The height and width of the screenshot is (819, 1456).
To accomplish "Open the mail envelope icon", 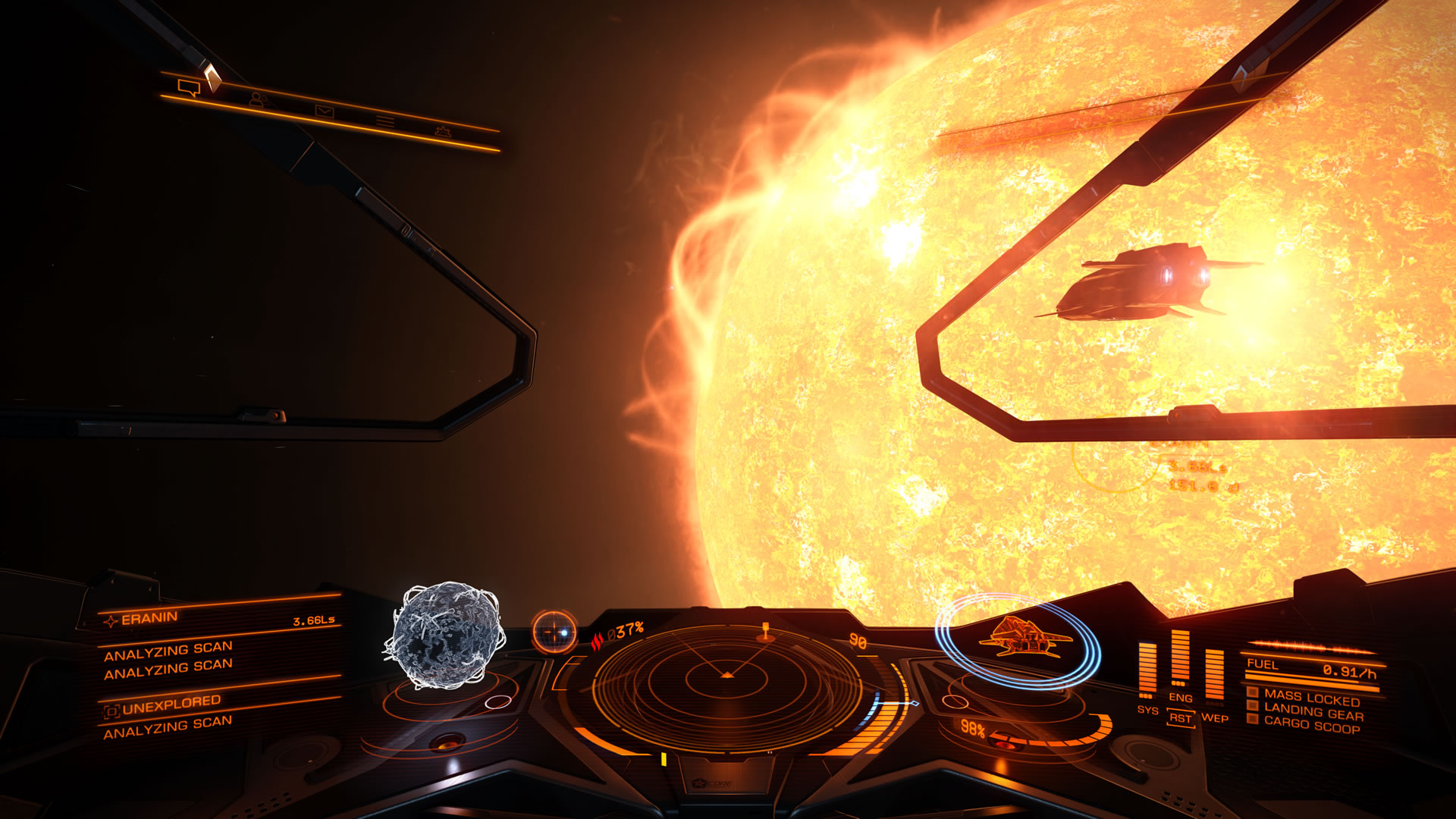I will (325, 112).
